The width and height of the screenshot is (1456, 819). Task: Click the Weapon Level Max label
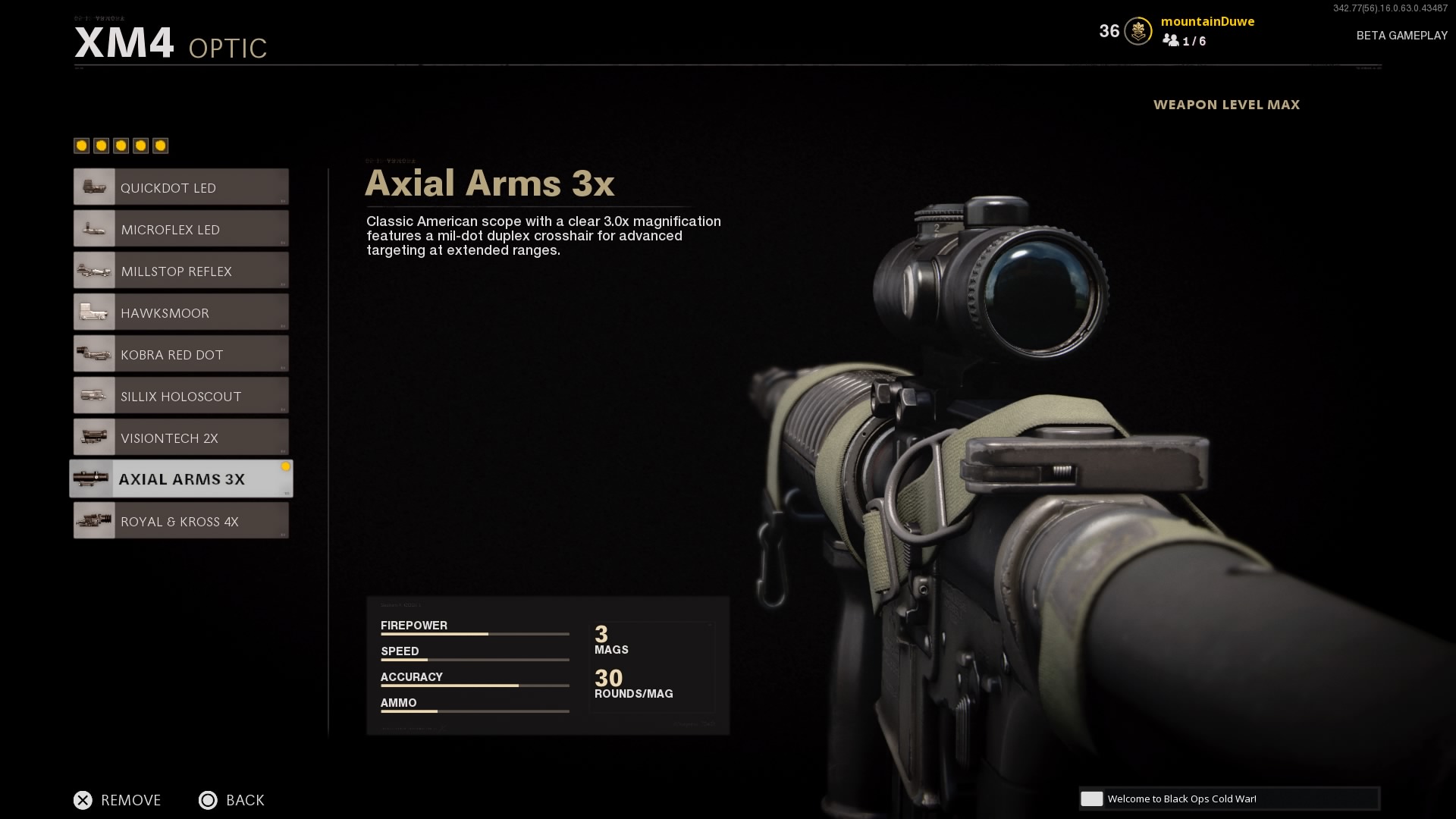(1226, 105)
